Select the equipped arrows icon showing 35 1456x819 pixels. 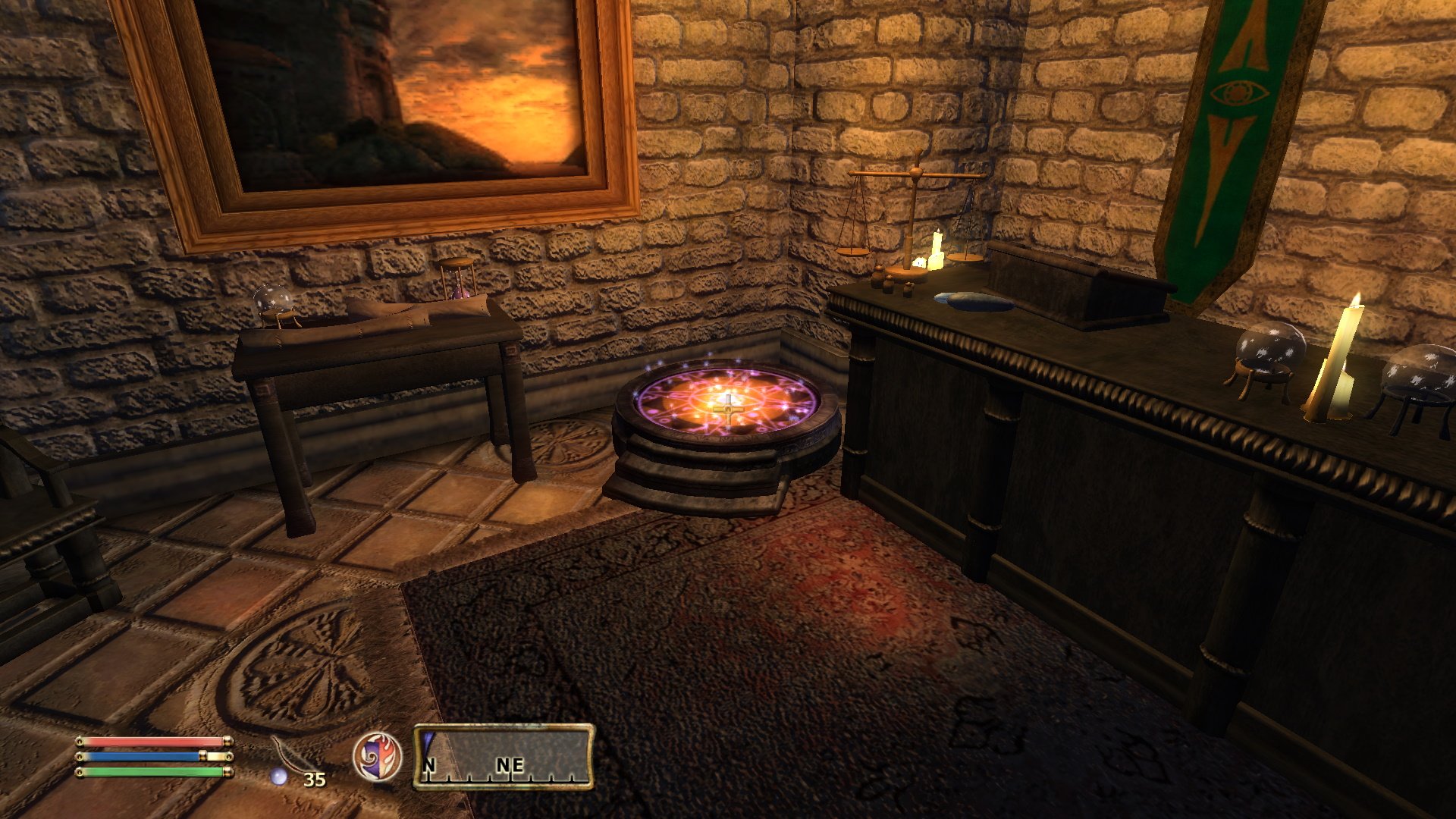pyautogui.click(x=296, y=761)
